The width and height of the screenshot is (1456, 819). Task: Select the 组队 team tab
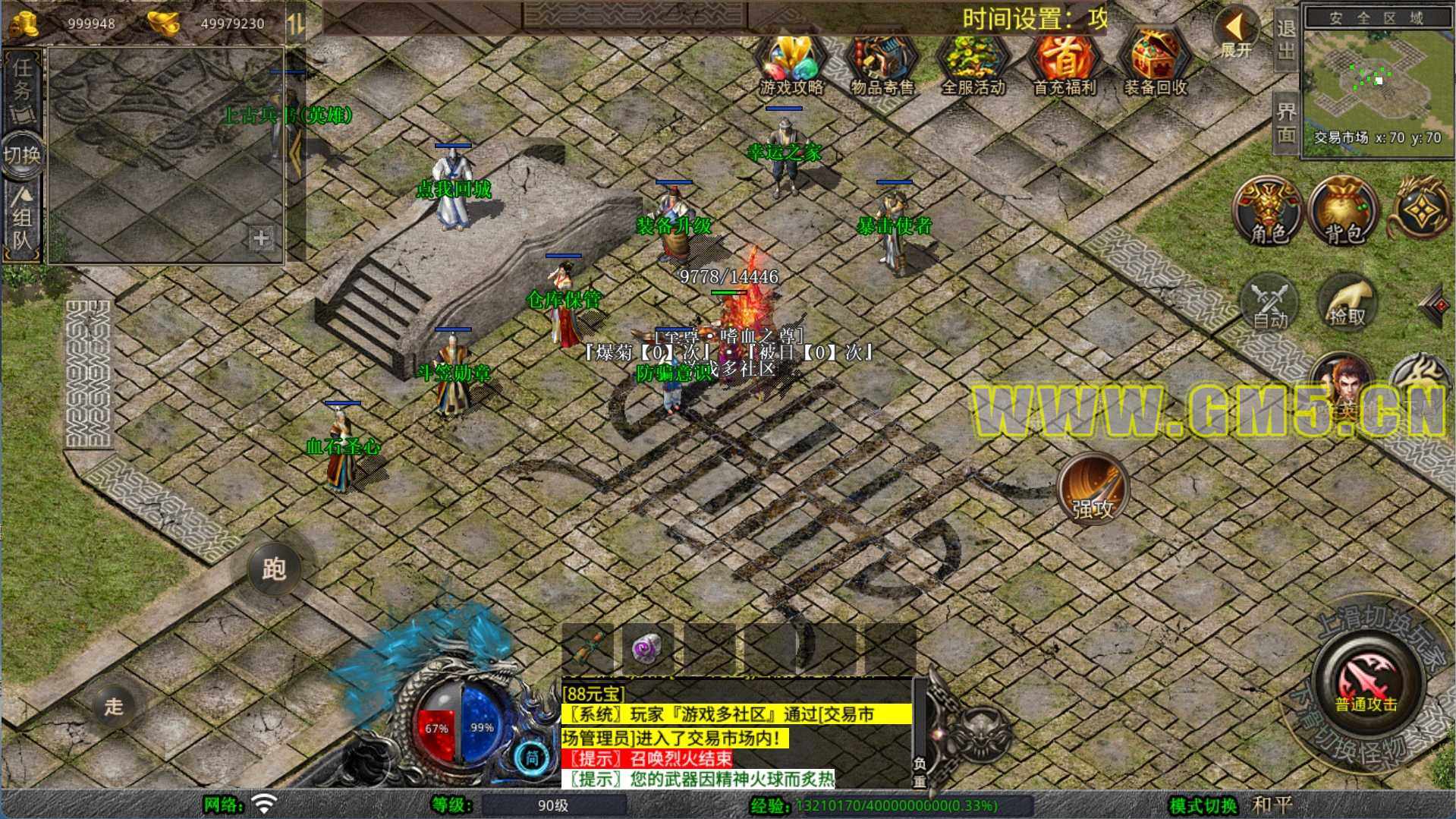pyautogui.click(x=23, y=220)
